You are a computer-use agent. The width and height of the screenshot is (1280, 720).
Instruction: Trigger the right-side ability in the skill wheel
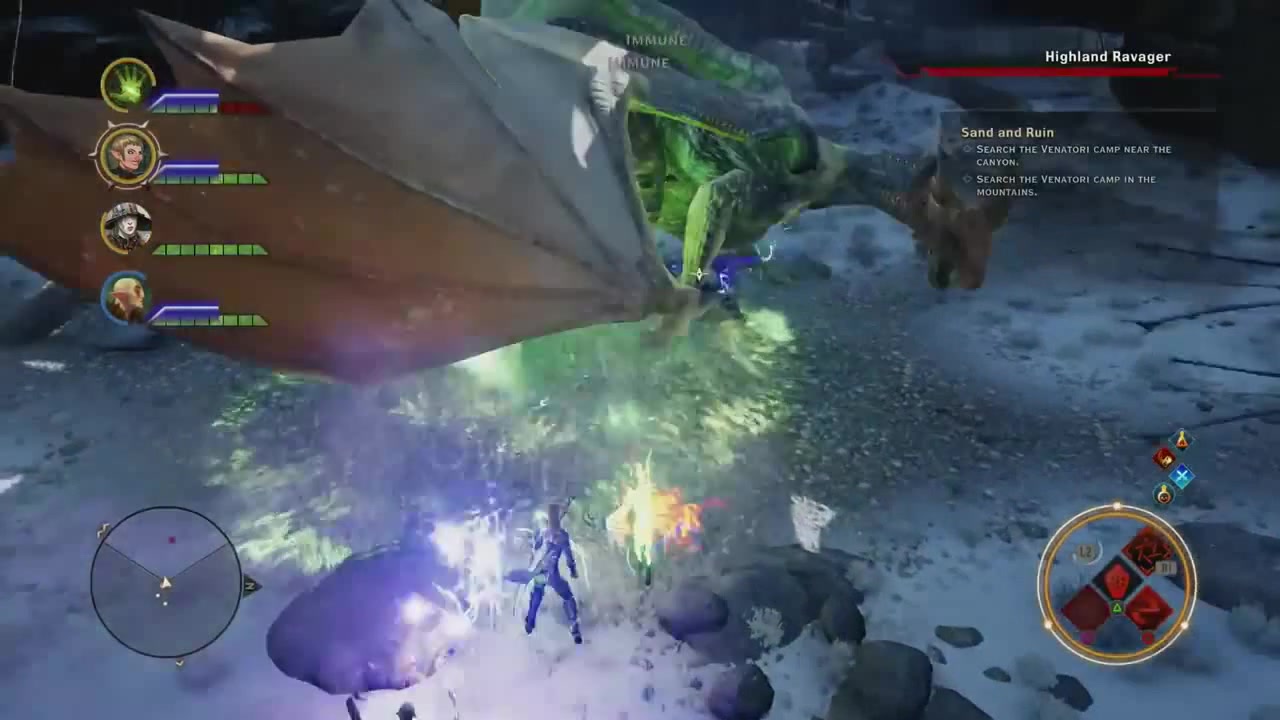pyautogui.click(x=1151, y=610)
